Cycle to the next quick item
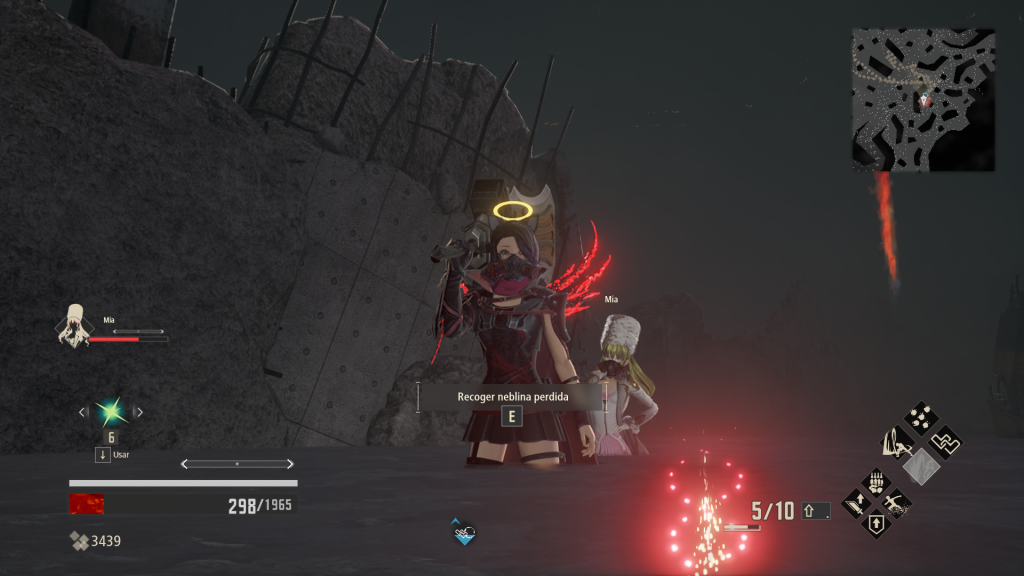The image size is (1024, 576). tap(138, 411)
